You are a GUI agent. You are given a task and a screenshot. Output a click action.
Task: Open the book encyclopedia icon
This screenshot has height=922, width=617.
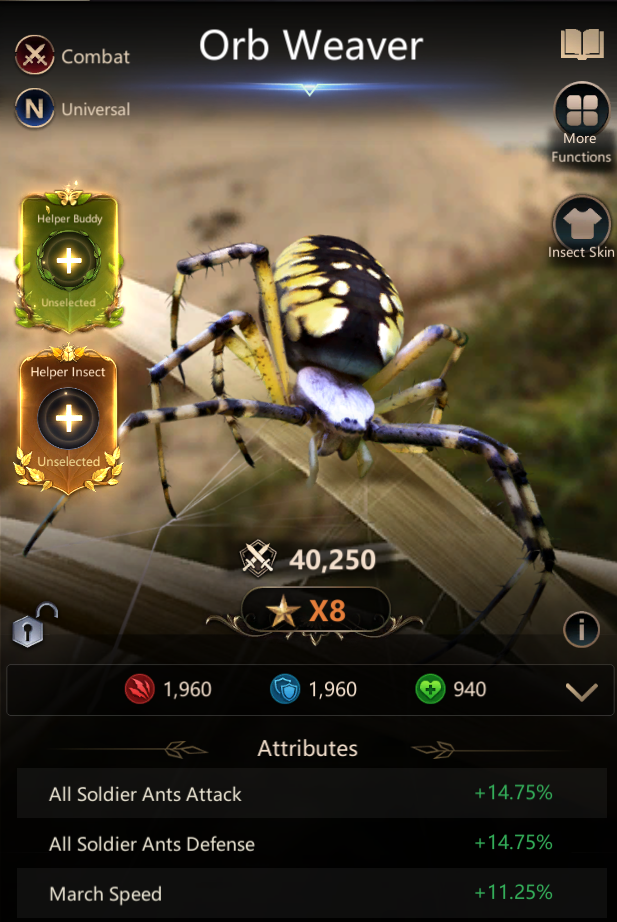point(584,45)
